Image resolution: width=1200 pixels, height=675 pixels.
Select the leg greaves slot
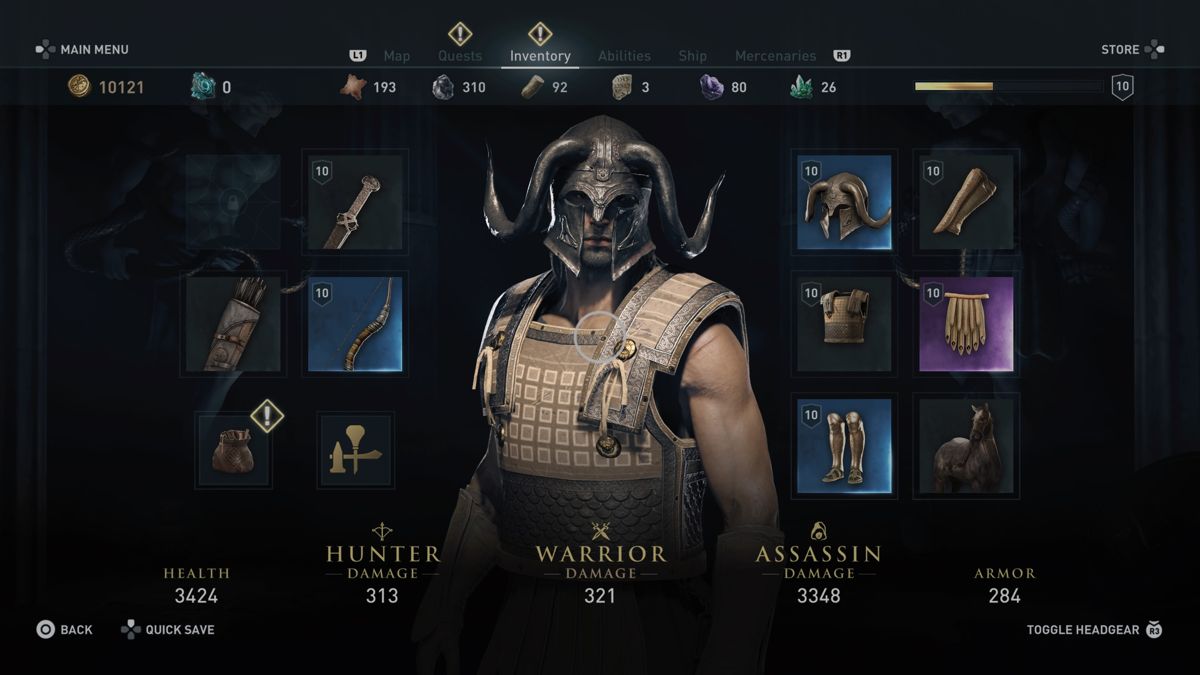845,446
